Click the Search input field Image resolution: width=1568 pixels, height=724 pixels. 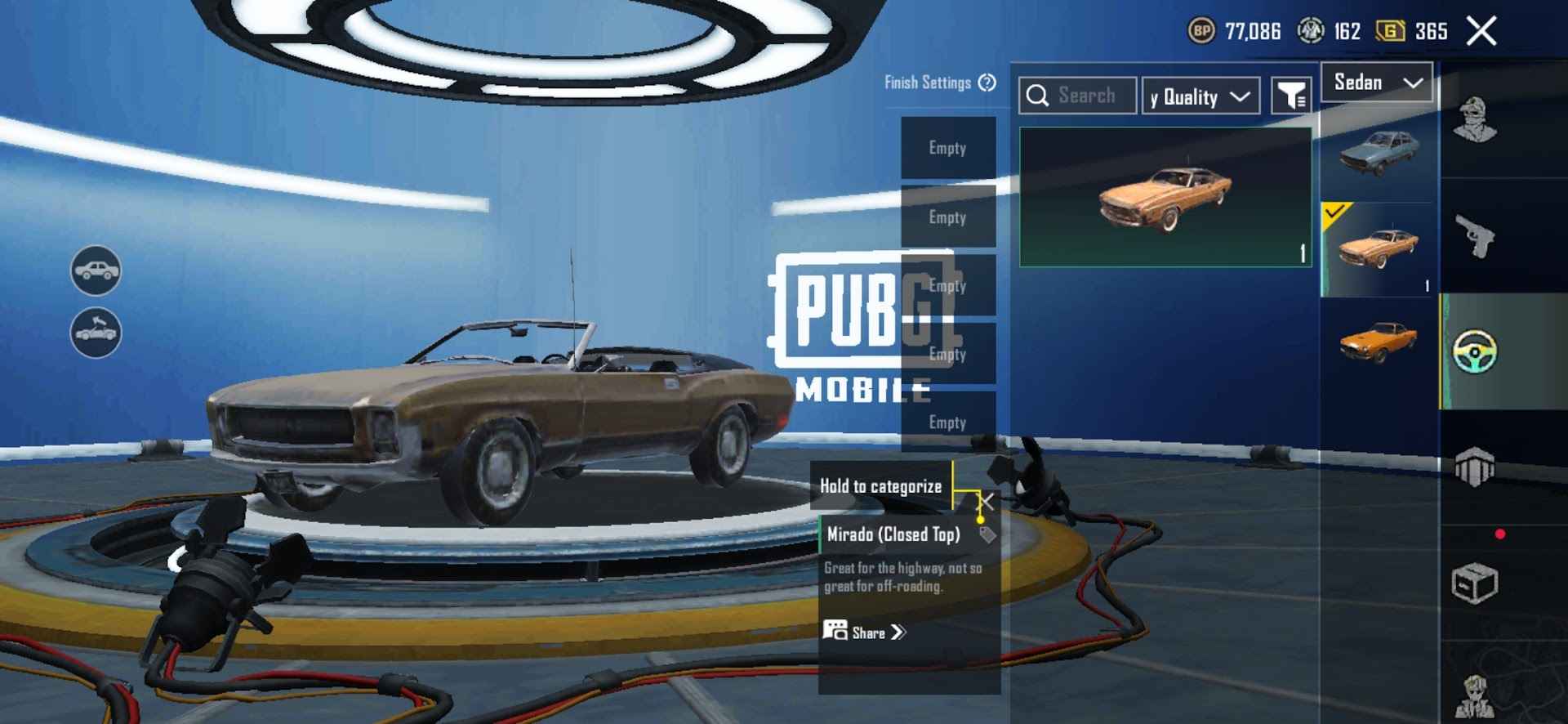point(1078,96)
